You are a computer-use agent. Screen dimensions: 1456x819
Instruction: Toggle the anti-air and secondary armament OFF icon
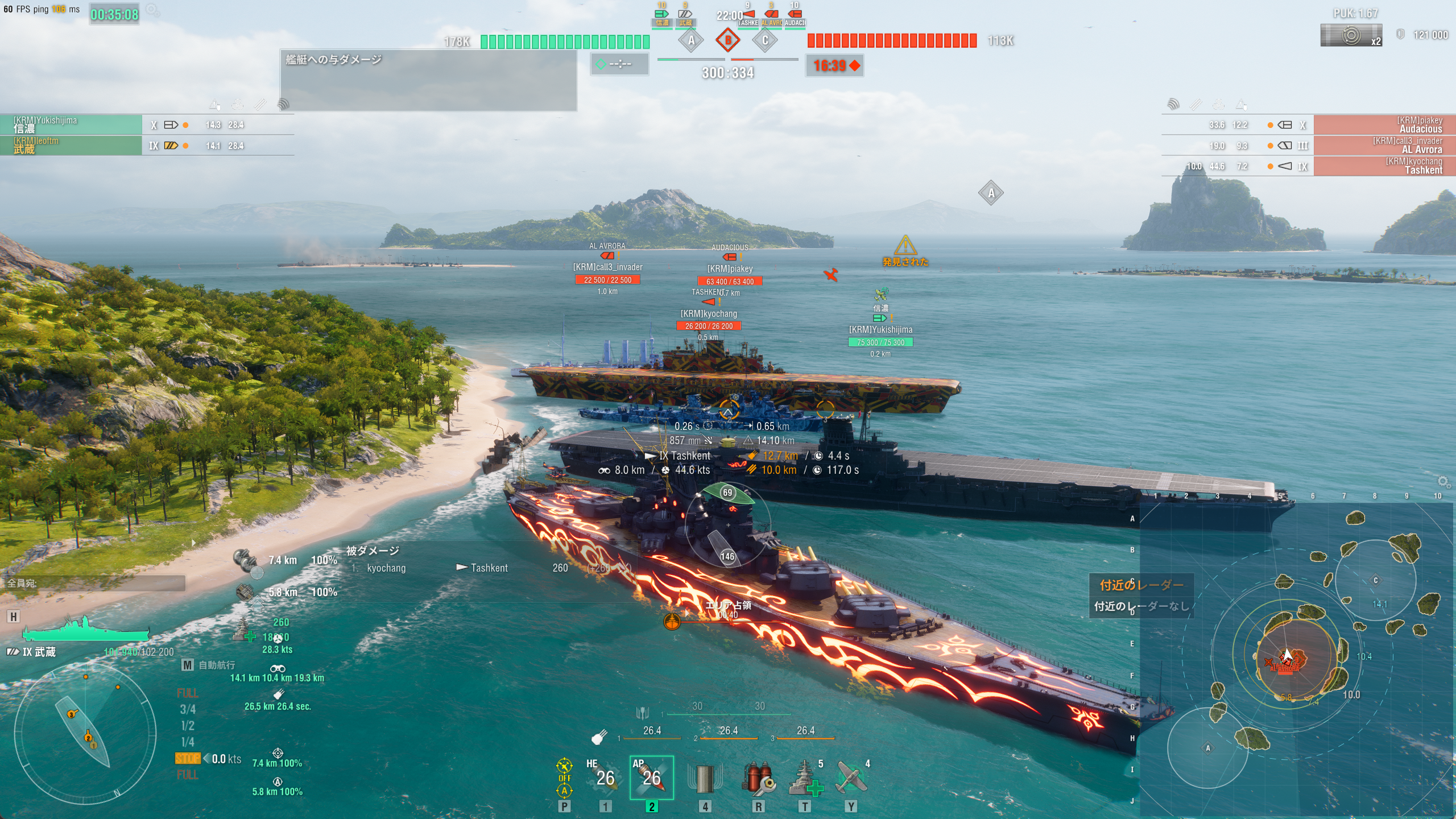tap(564, 777)
